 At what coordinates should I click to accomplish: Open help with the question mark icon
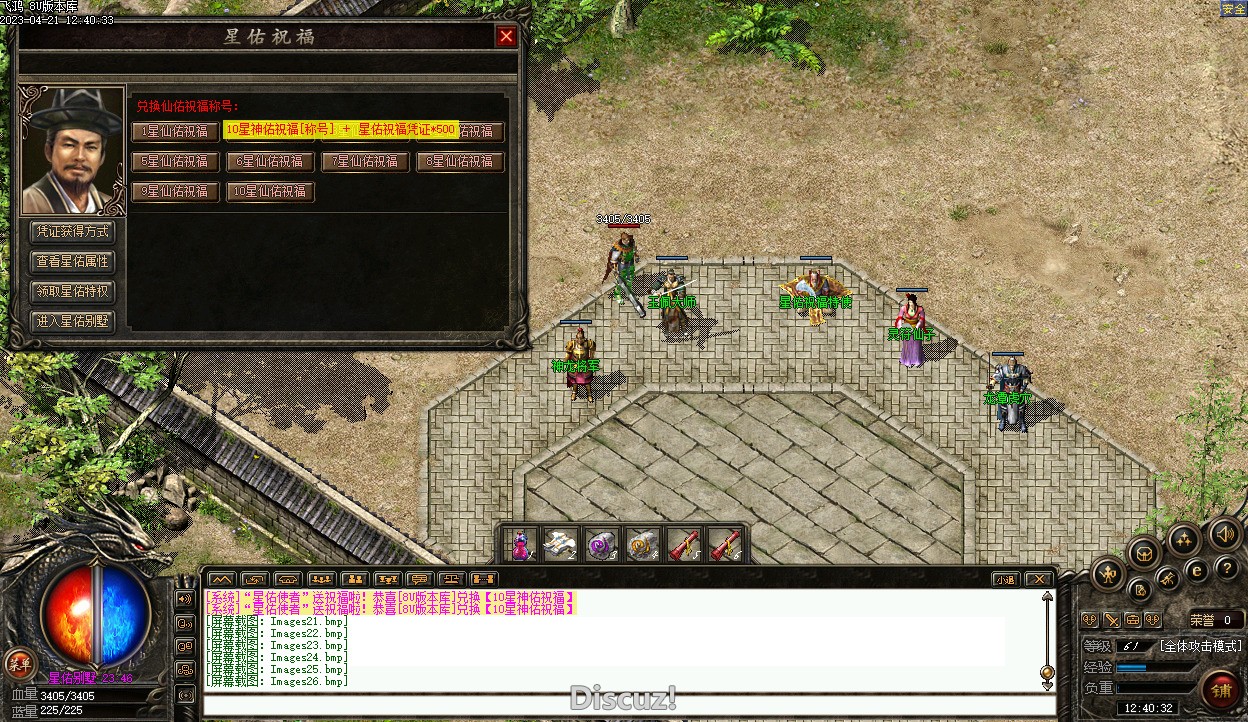(x=1227, y=568)
